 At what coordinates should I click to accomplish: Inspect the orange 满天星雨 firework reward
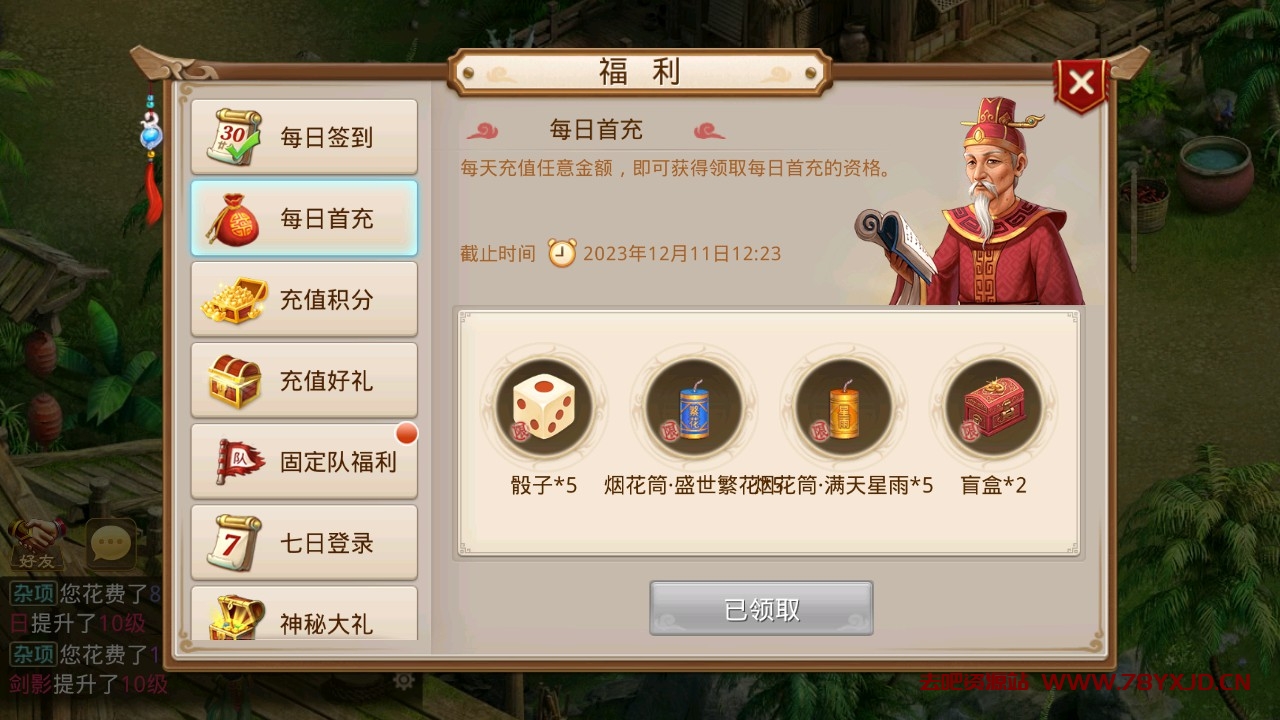point(843,408)
